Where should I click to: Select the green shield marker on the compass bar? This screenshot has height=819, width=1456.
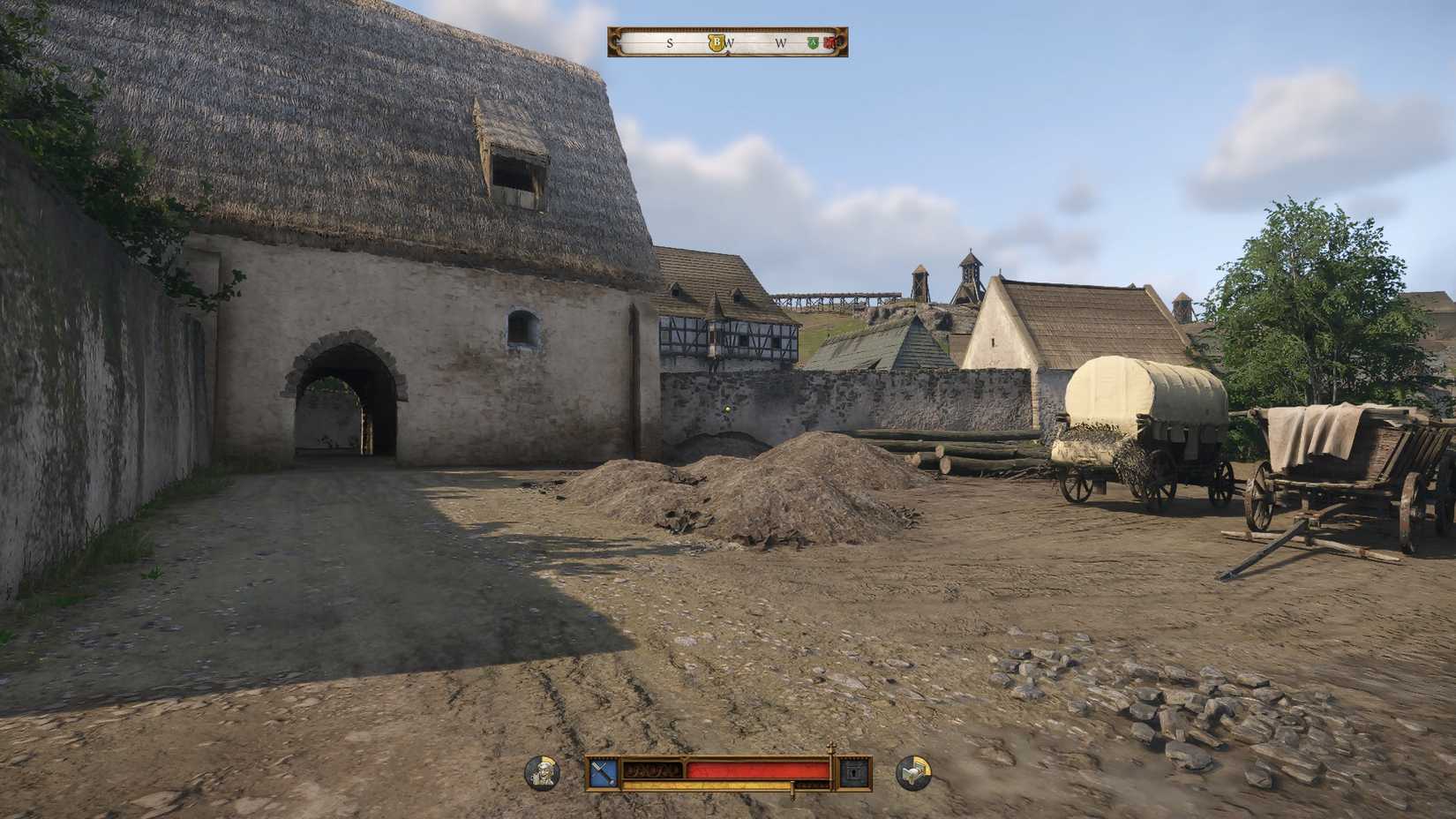tap(813, 42)
